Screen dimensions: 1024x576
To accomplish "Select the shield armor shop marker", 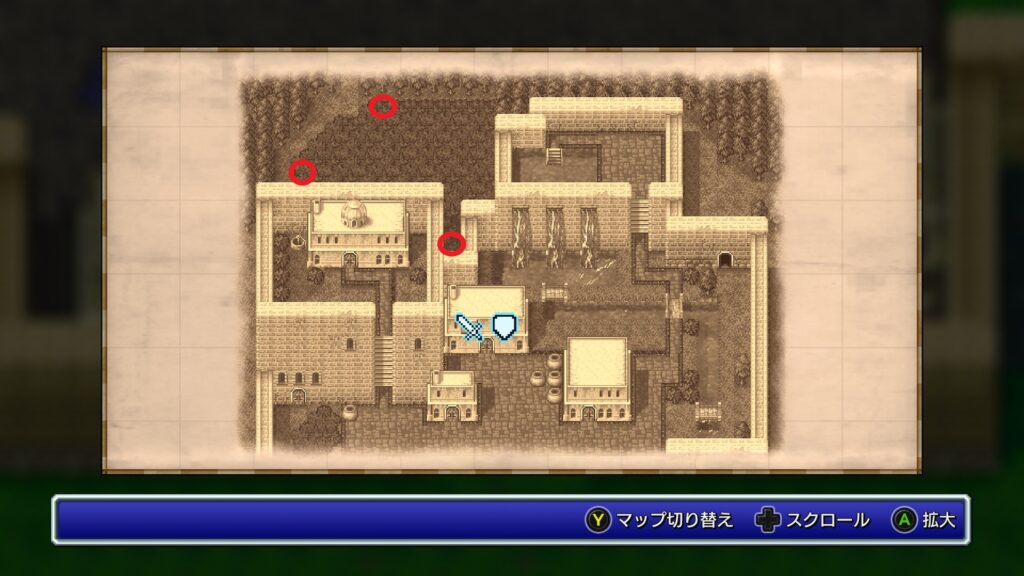I will (x=506, y=326).
